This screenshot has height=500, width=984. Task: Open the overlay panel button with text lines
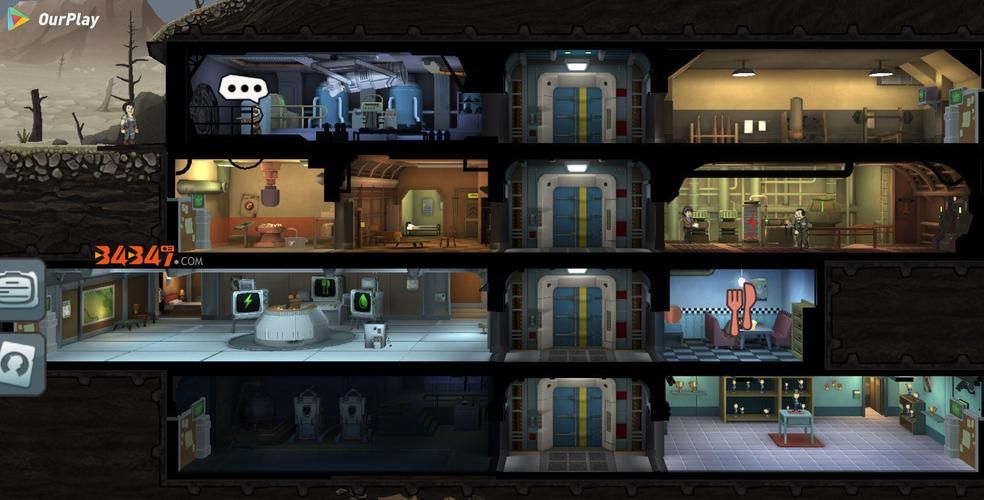point(20,291)
